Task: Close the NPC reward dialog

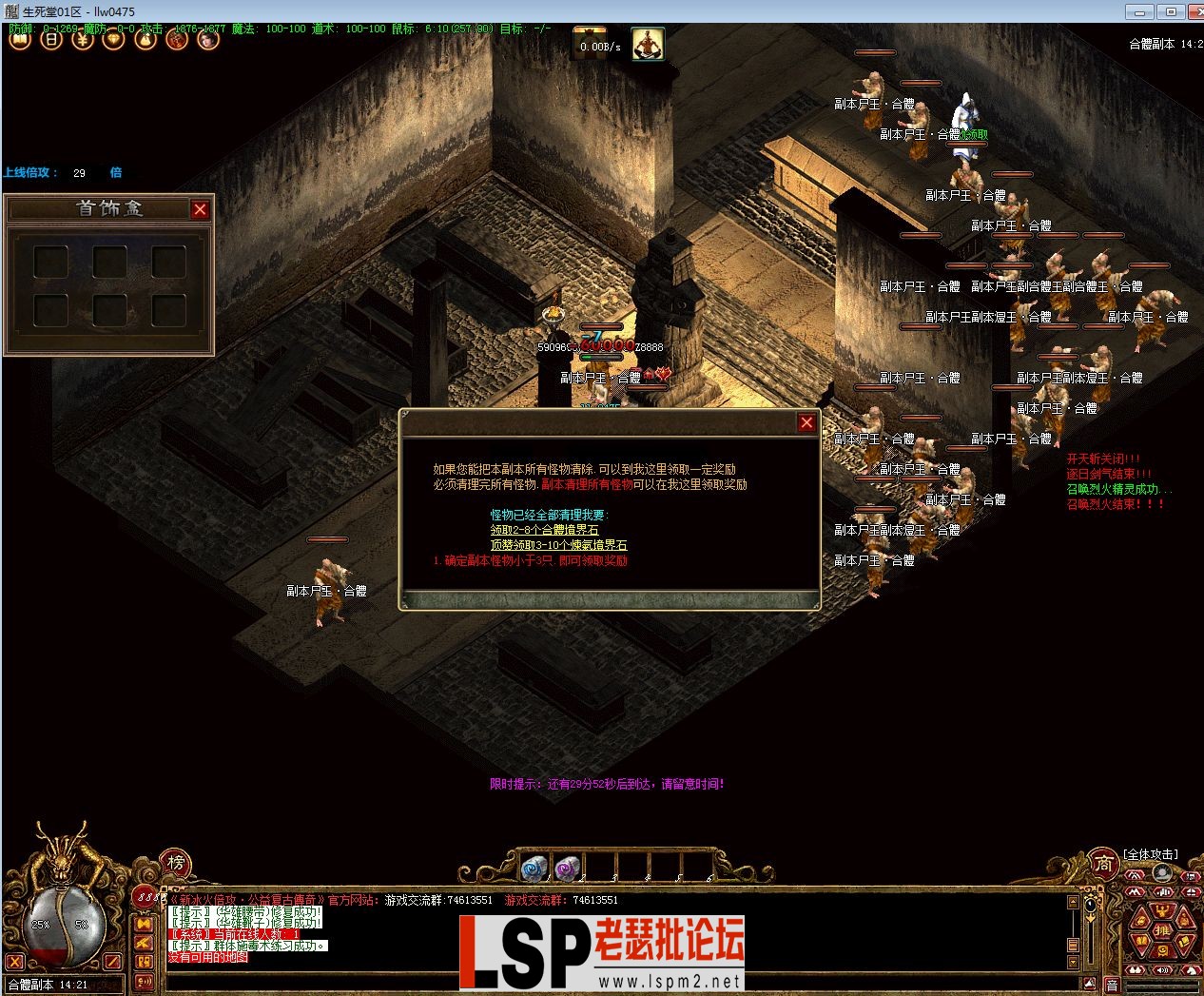Action: [x=806, y=422]
